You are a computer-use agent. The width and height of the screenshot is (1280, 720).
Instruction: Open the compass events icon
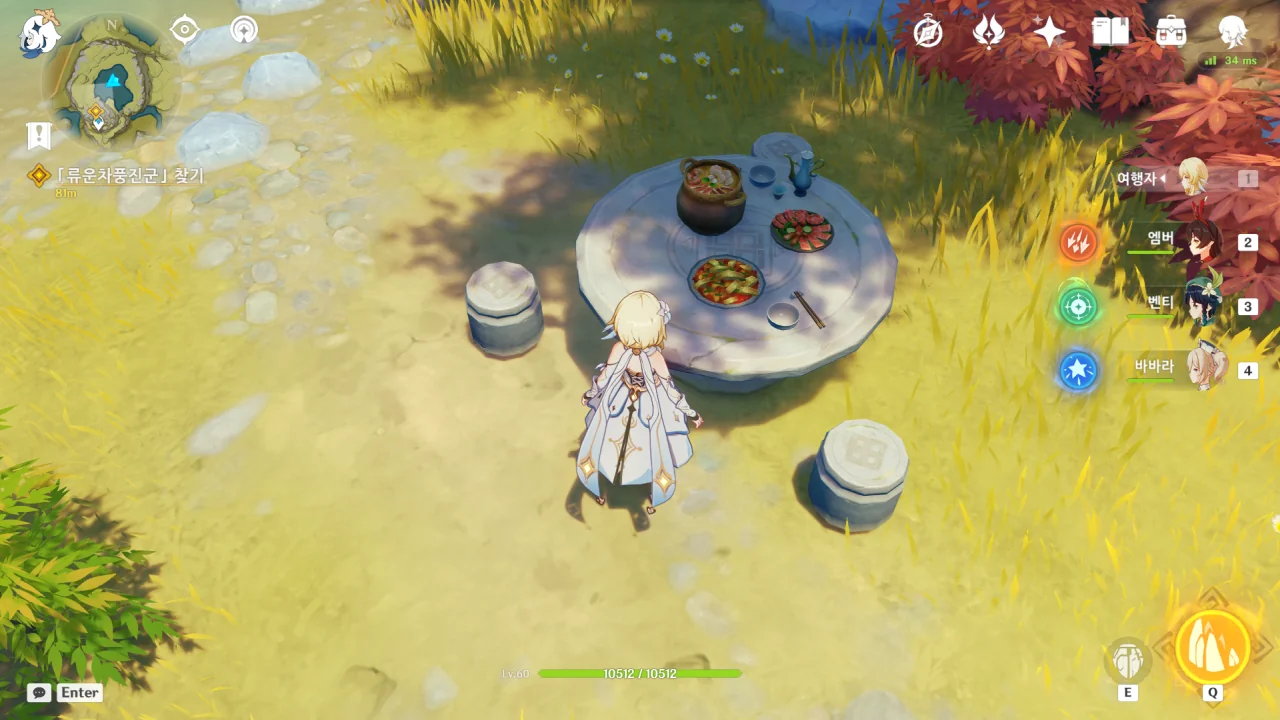click(x=928, y=32)
